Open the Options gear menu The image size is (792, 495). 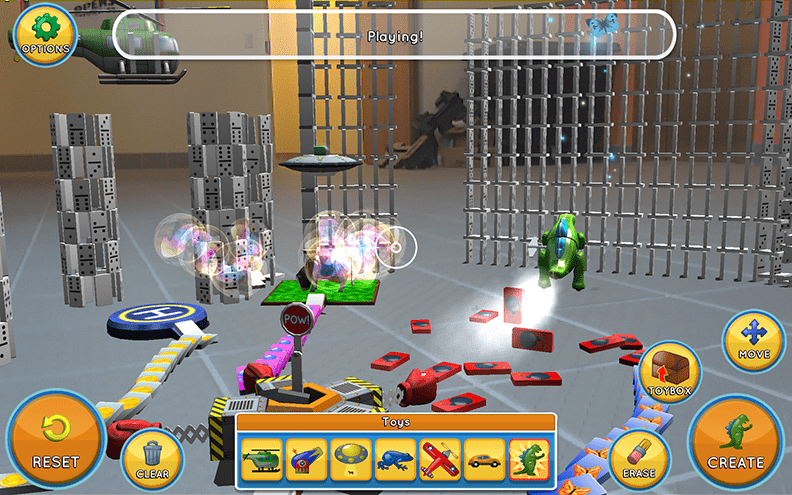coord(45,35)
